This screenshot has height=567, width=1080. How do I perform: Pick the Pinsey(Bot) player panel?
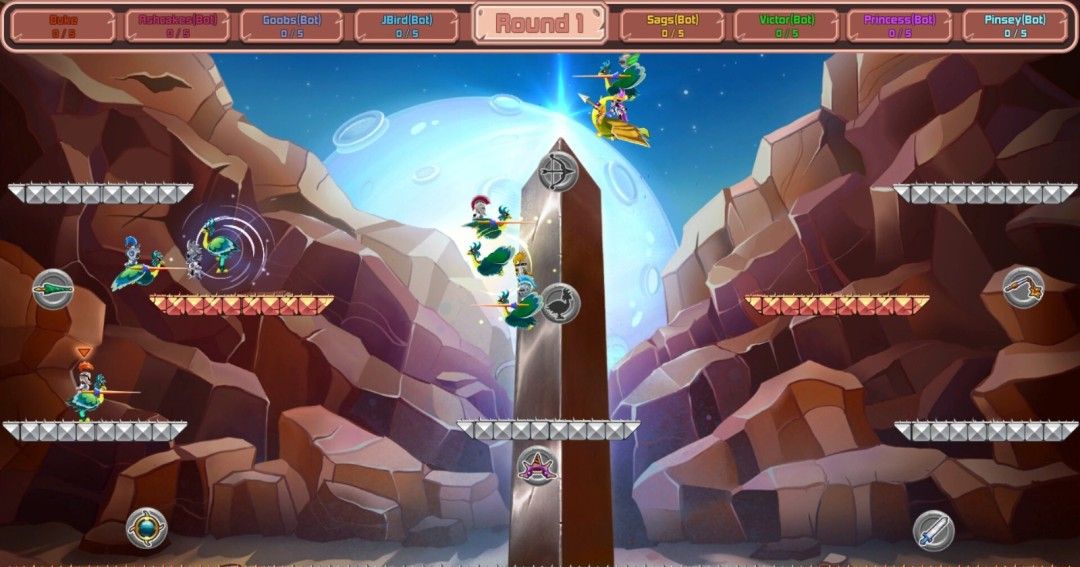tap(1014, 26)
